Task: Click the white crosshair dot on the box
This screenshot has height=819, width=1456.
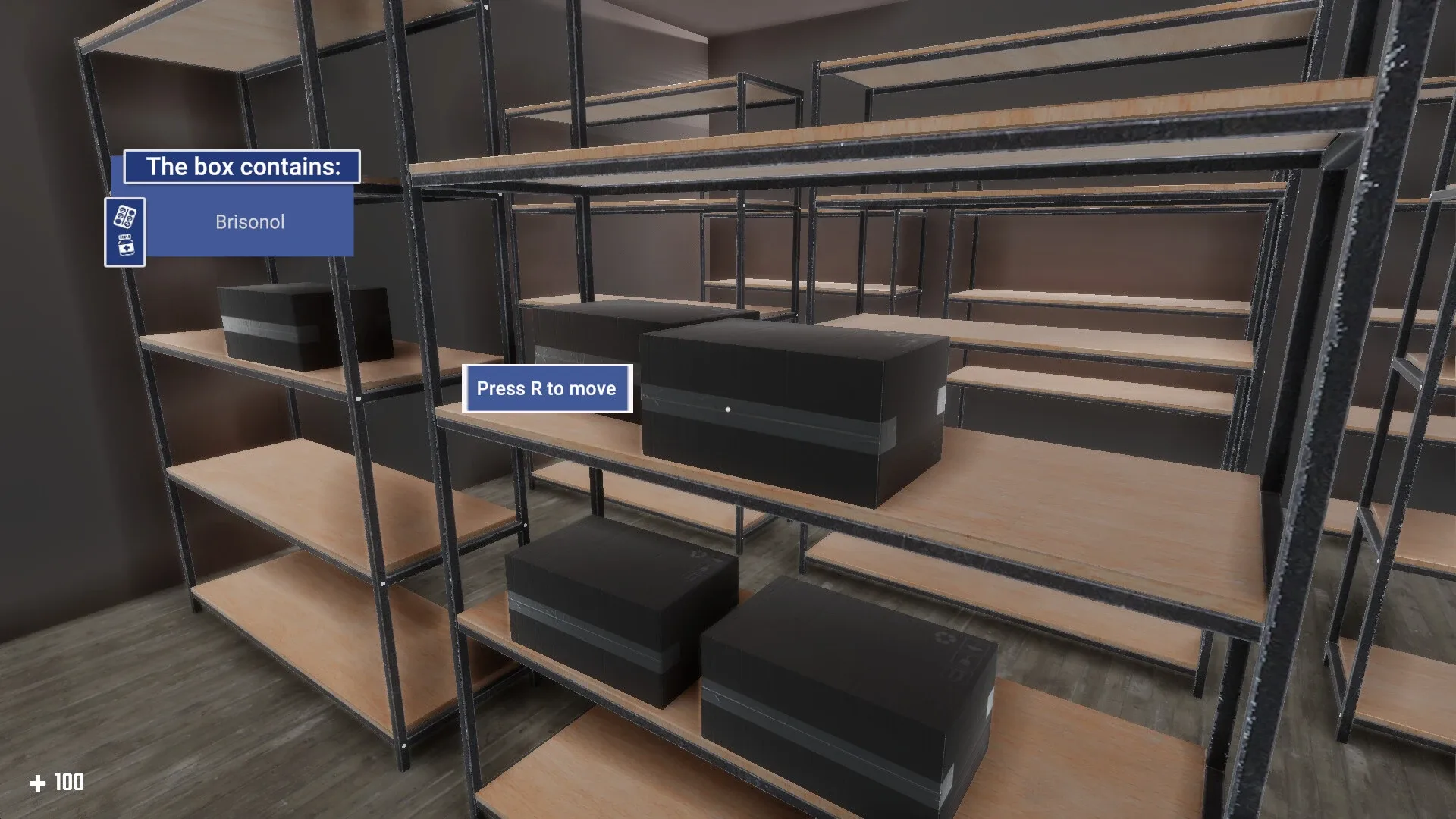Action: point(727,408)
